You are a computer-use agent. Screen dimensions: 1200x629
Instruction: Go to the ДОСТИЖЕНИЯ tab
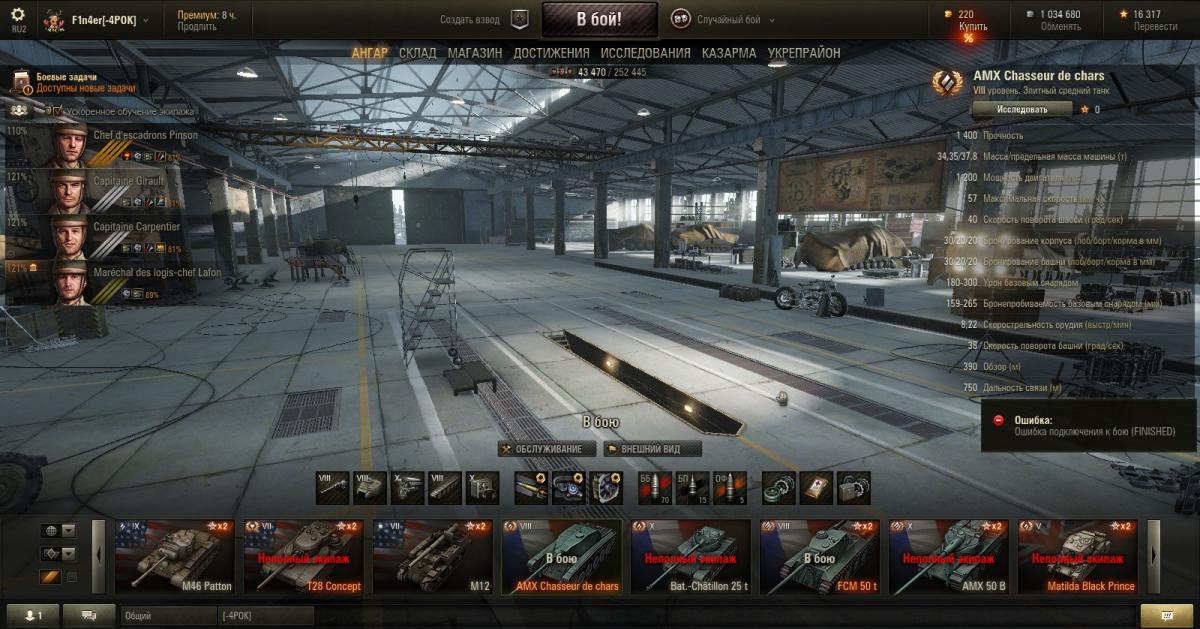[551, 53]
